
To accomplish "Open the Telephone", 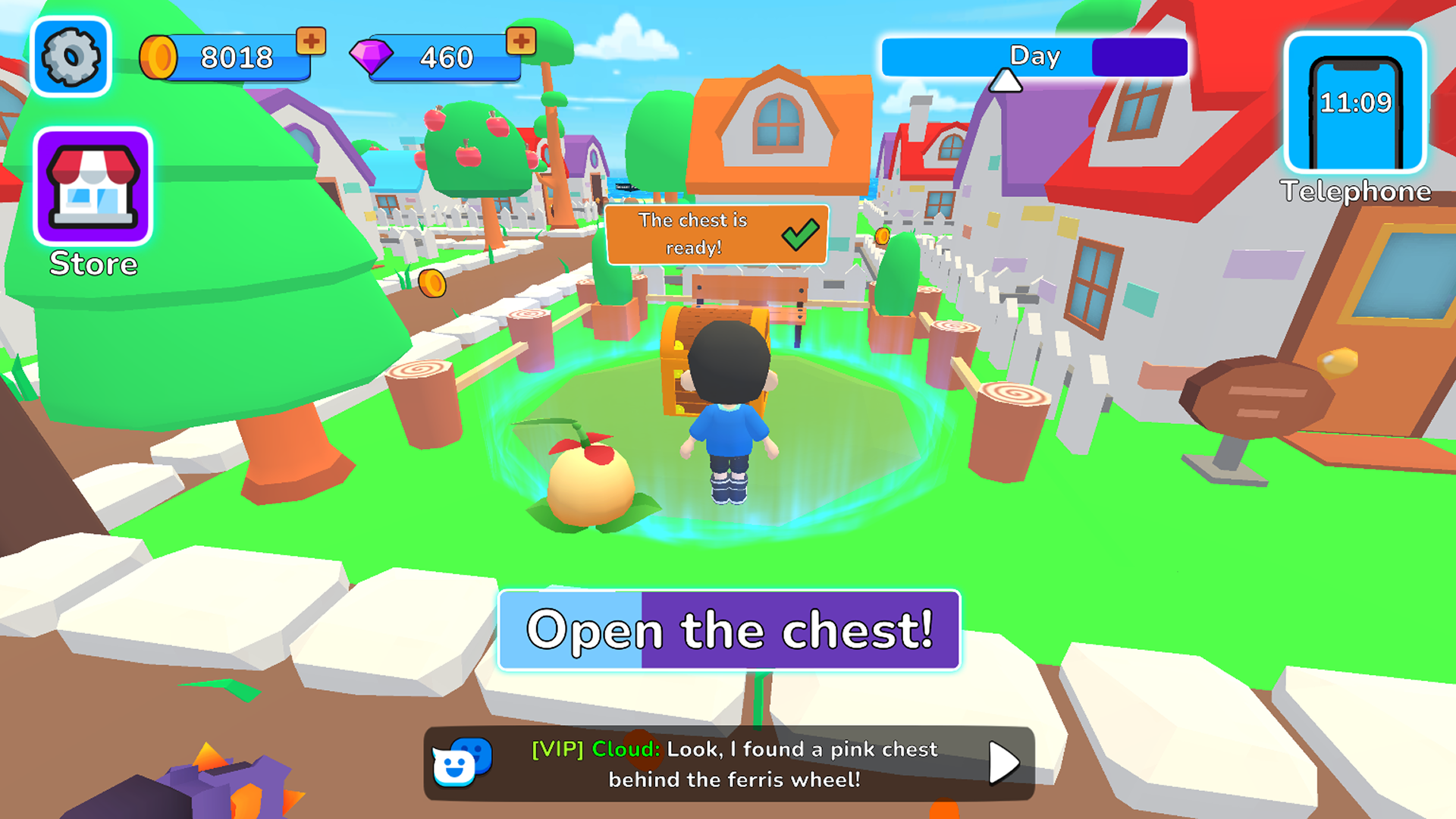I will click(1354, 110).
